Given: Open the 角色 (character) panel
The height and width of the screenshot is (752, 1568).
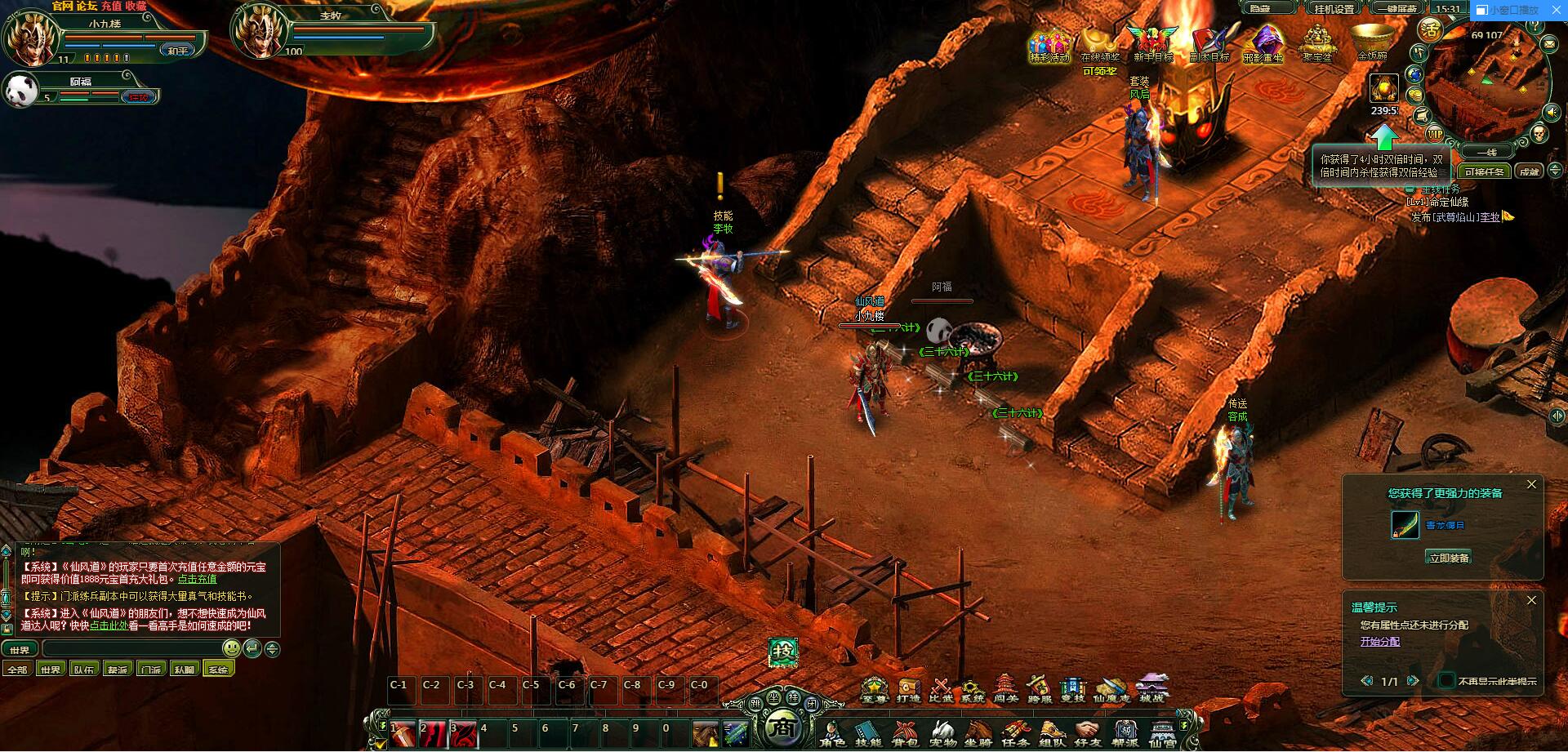Looking at the screenshot, I should 833,732.
